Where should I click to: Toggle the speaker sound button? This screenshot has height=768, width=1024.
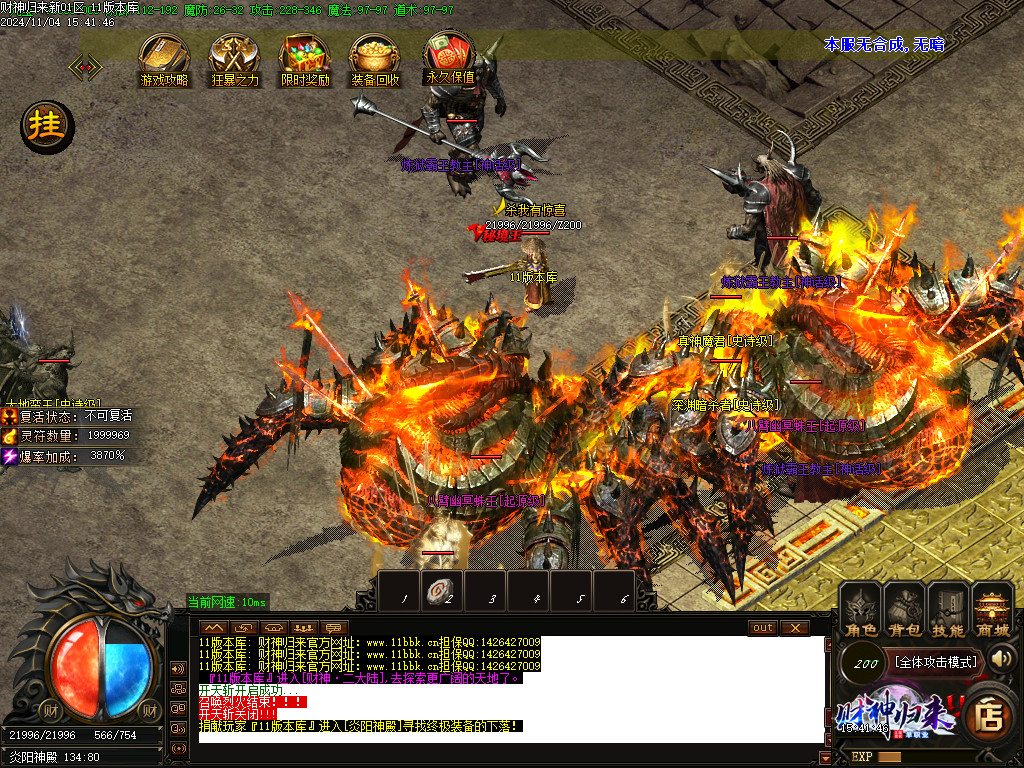click(1002, 658)
